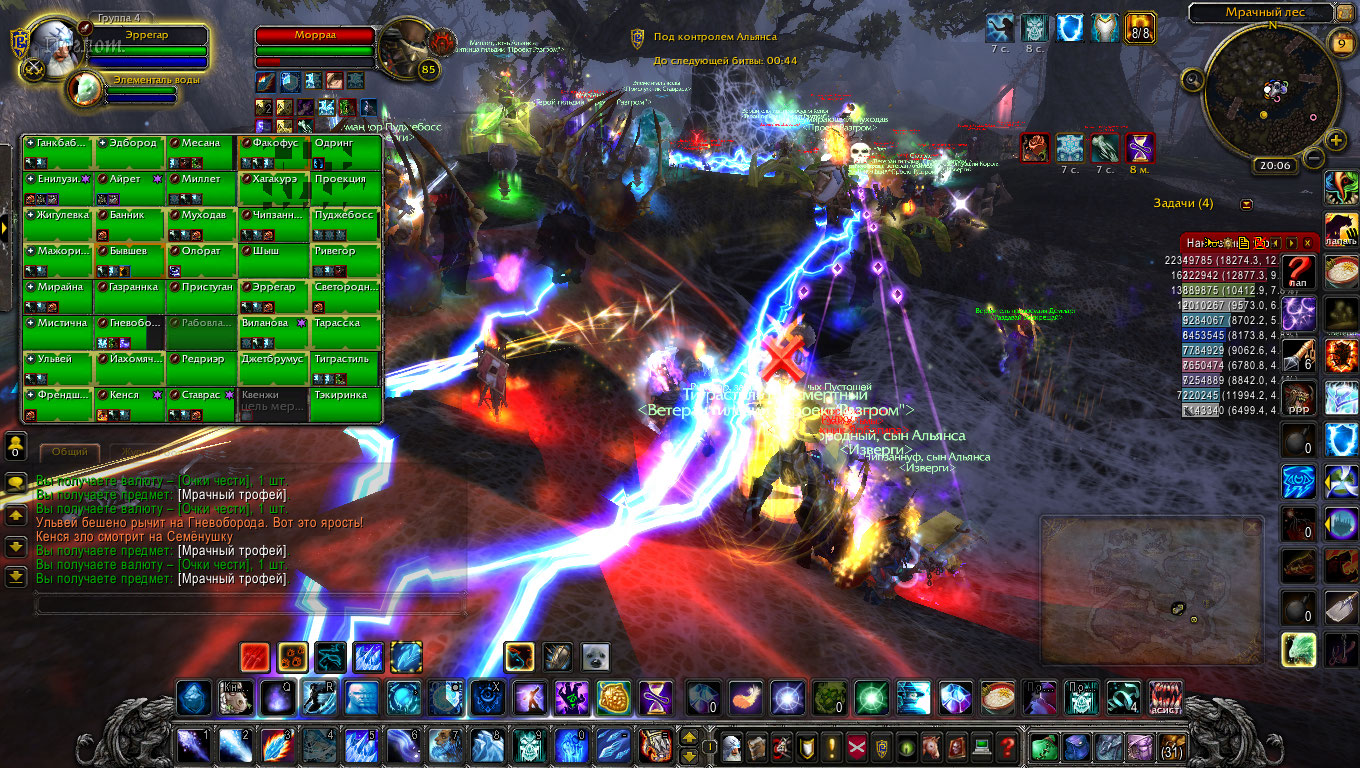Click the minimap tracking magnifier icon
The height and width of the screenshot is (768, 1360).
coord(1192,79)
